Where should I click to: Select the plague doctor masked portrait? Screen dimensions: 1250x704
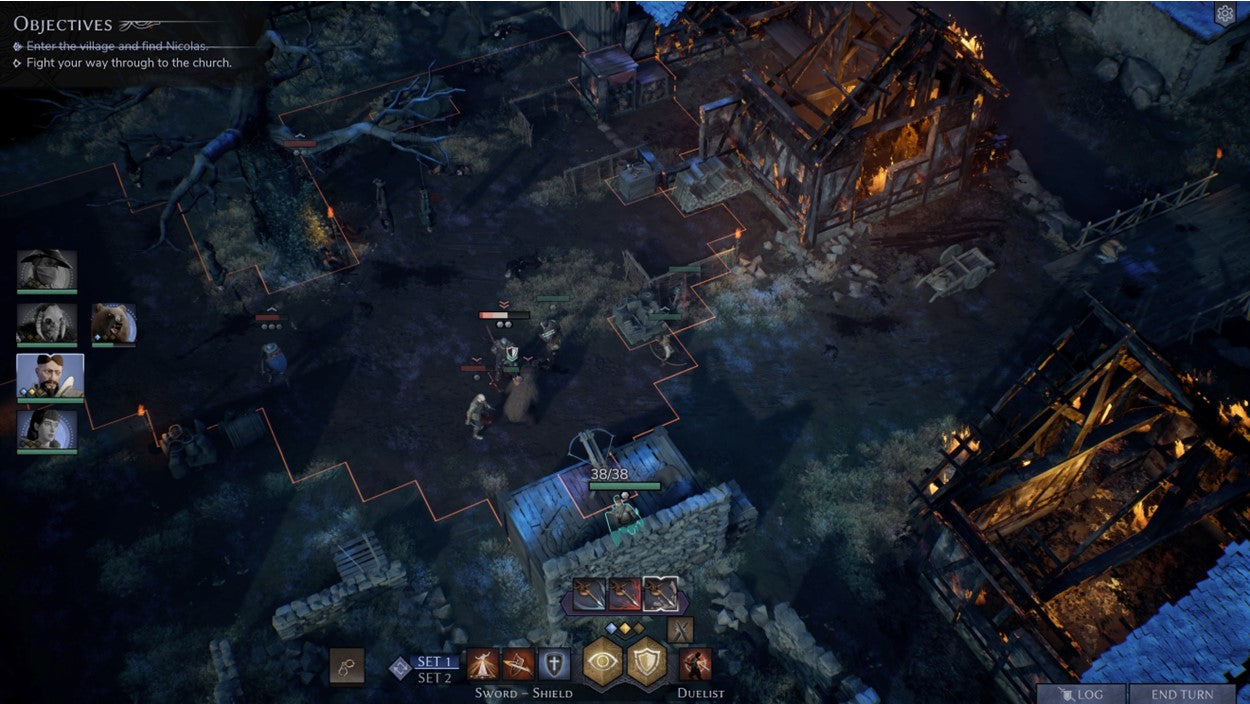click(47, 270)
